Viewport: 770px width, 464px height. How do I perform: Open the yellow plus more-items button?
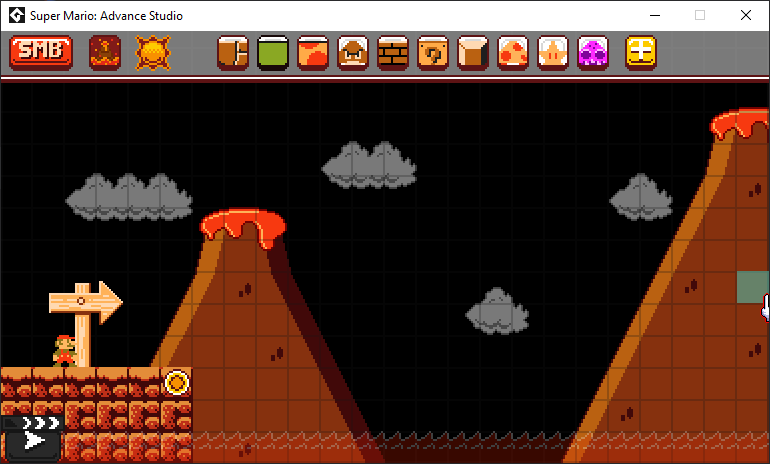tap(641, 52)
